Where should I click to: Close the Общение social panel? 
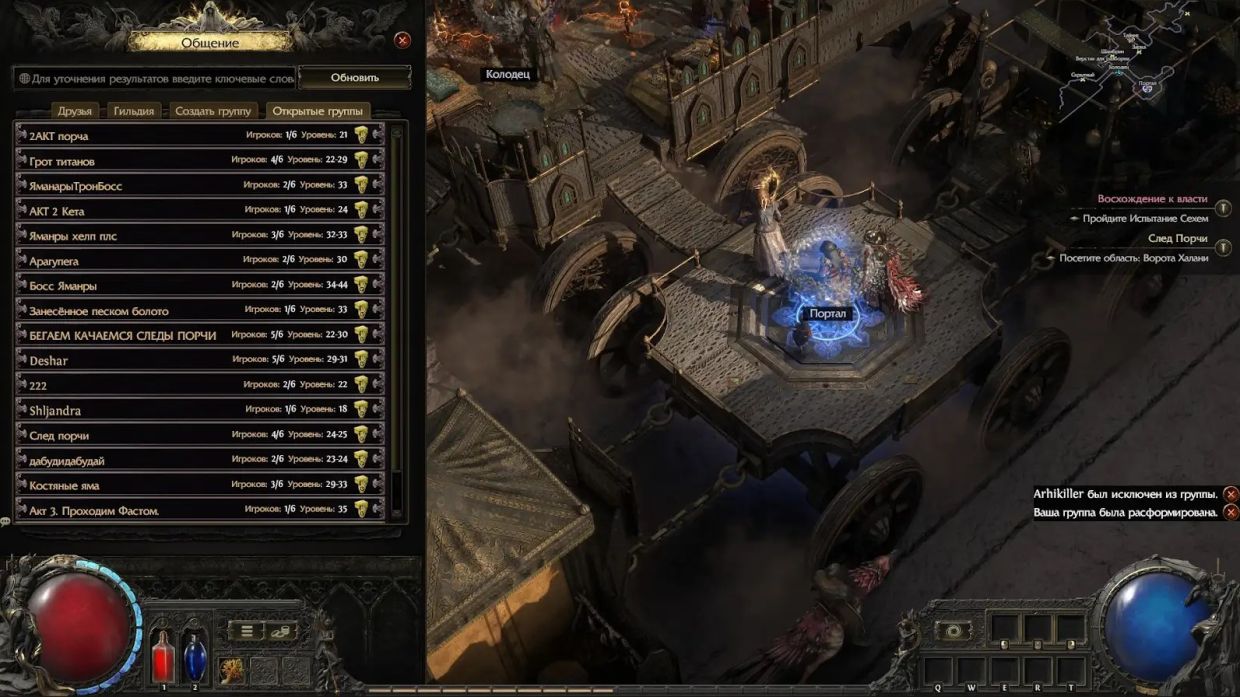[x=402, y=40]
